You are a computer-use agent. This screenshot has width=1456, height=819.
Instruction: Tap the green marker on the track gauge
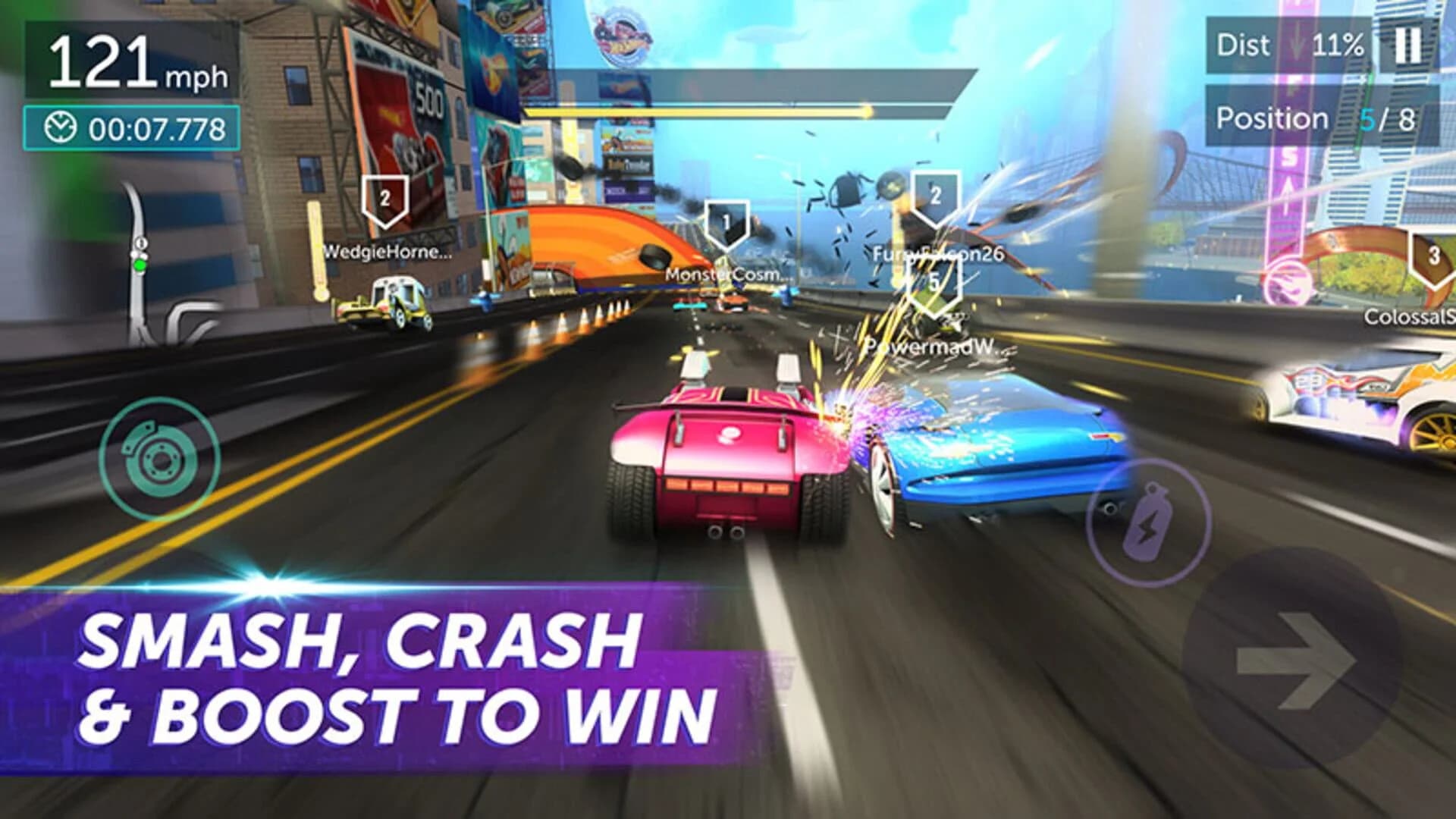141,264
